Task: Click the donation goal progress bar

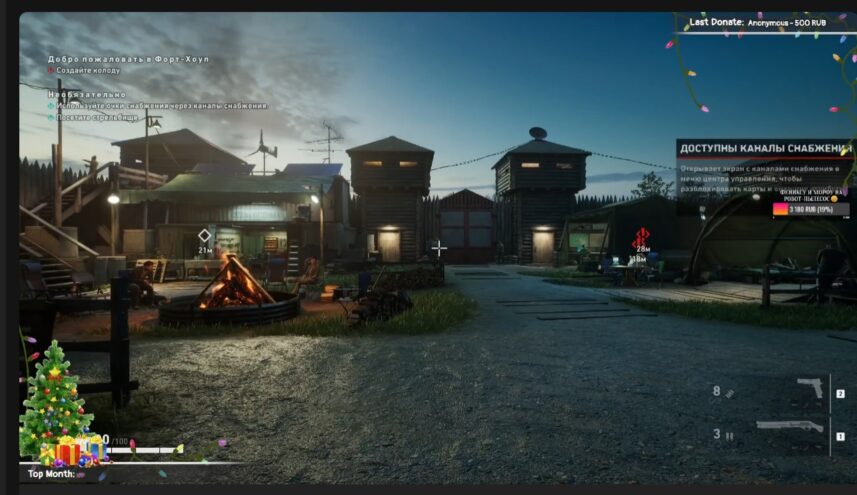Action: (x=808, y=209)
